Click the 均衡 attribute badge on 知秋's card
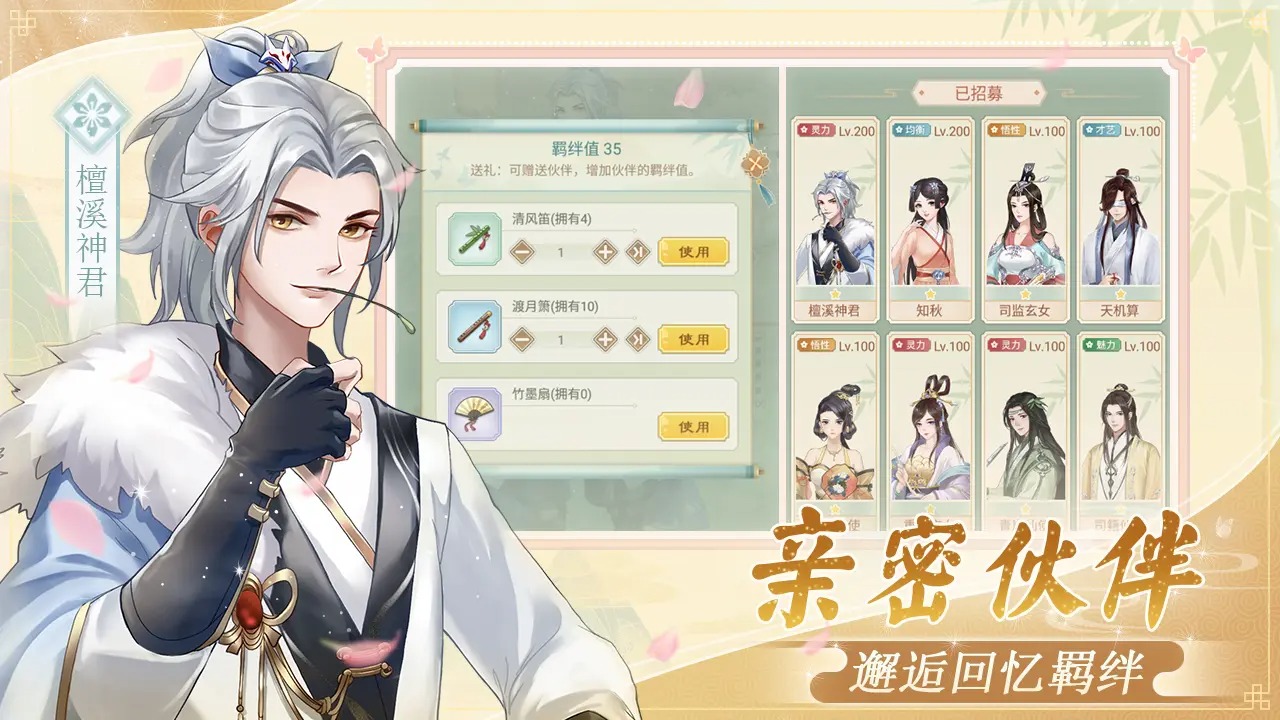Viewport: 1280px width, 720px height. pyautogui.click(x=910, y=128)
